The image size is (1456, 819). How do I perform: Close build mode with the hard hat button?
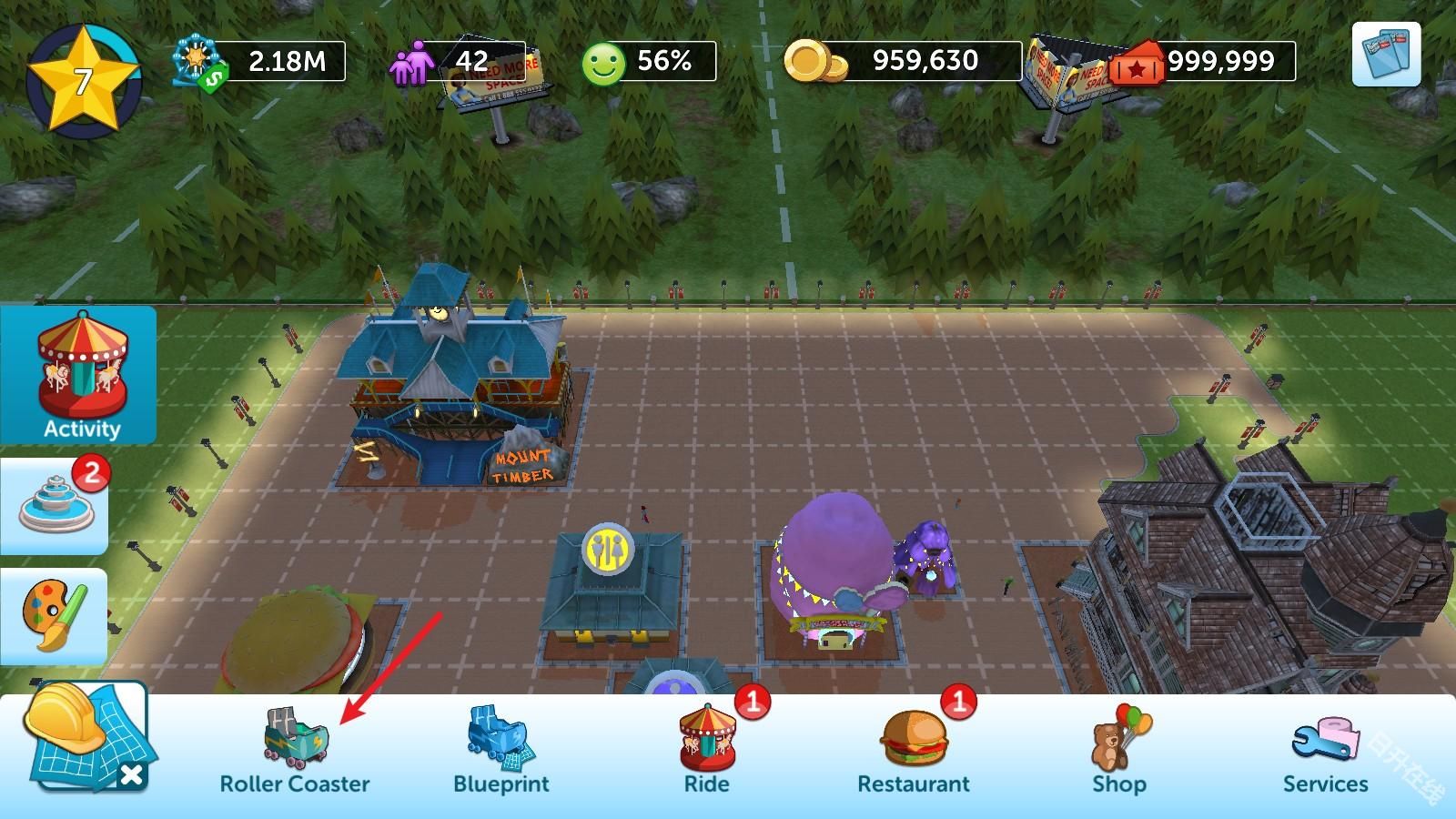tap(88, 738)
